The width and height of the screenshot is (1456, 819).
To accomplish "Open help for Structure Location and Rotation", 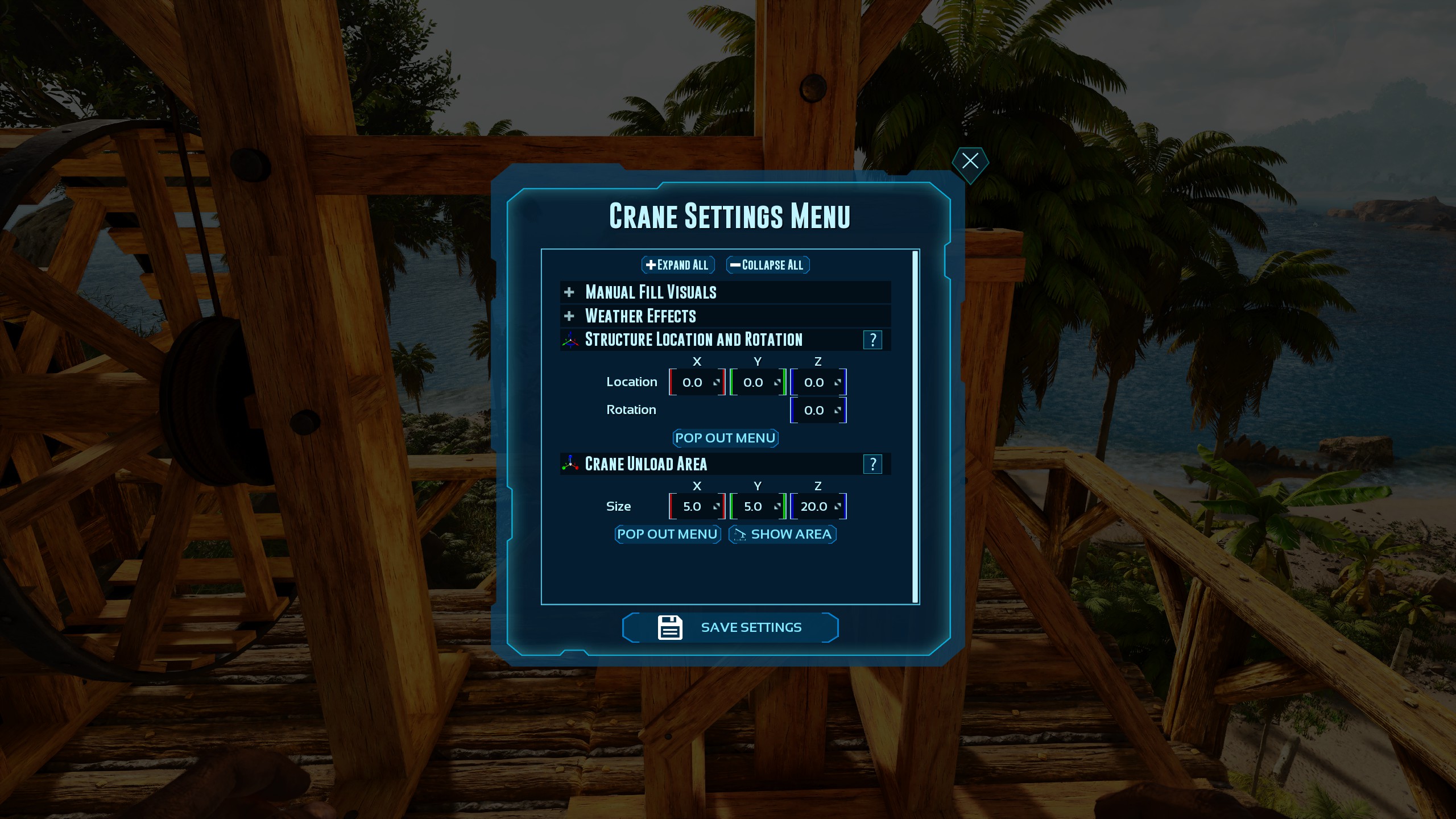I will [873, 340].
